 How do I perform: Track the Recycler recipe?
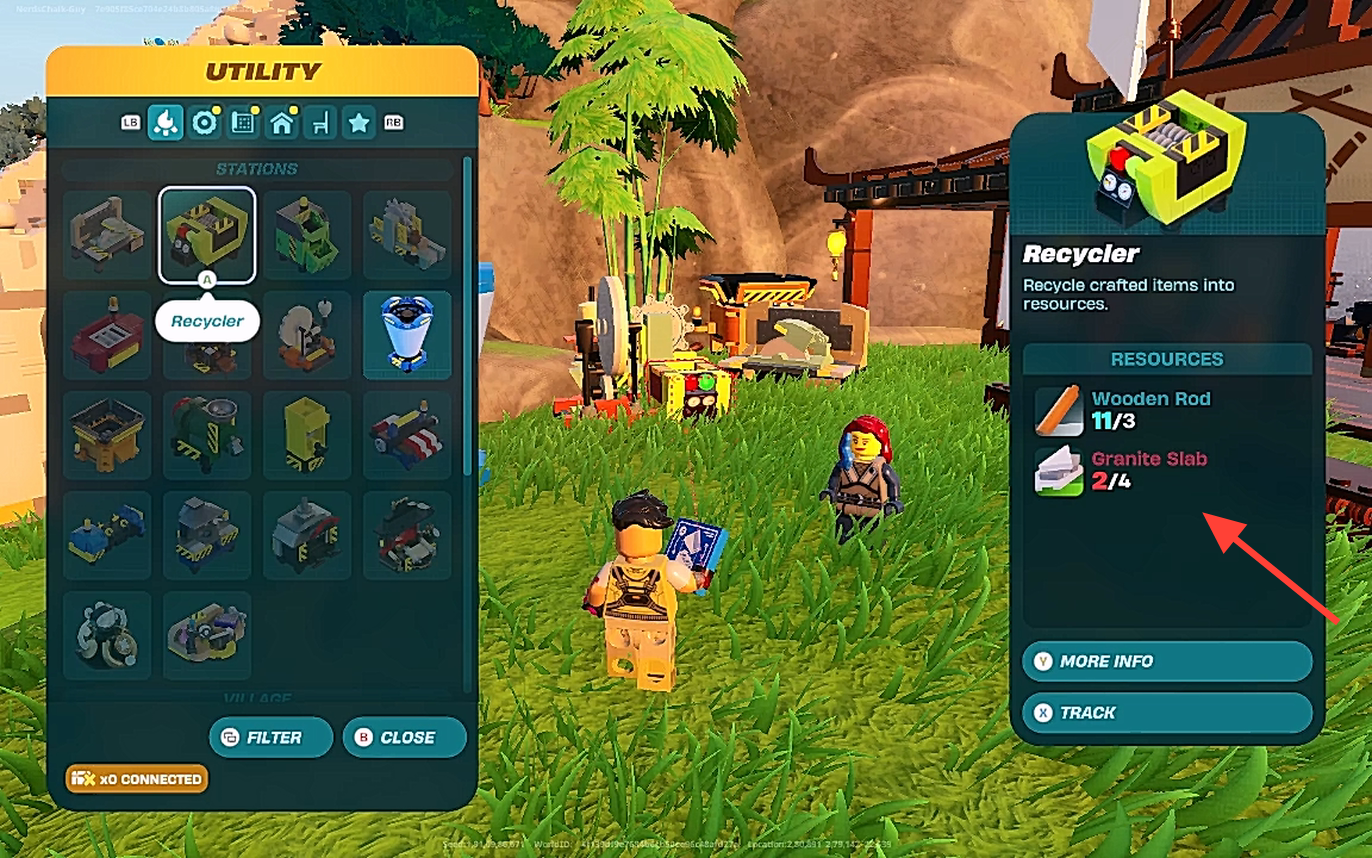(1166, 713)
